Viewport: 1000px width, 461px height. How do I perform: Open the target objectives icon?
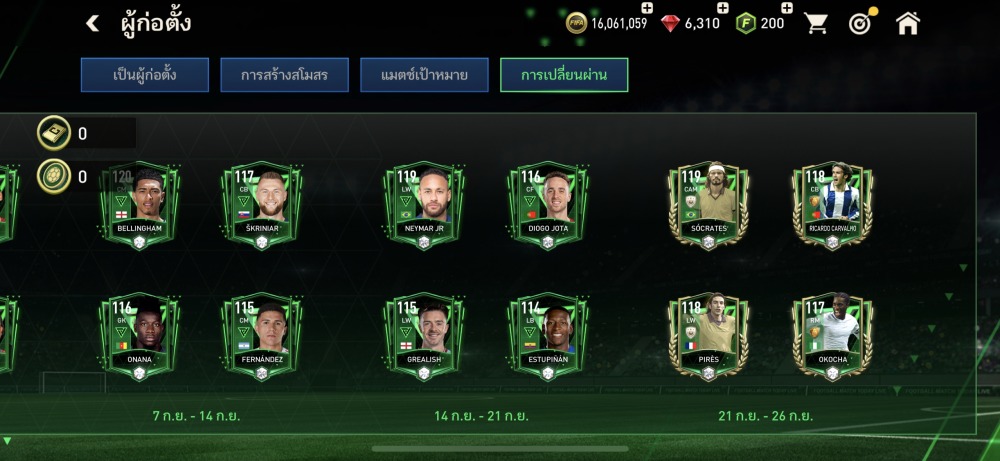tap(861, 23)
